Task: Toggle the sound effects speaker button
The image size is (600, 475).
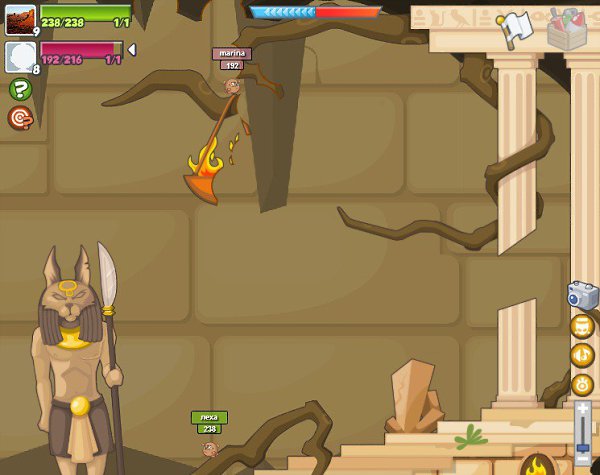Action: [x=582, y=355]
